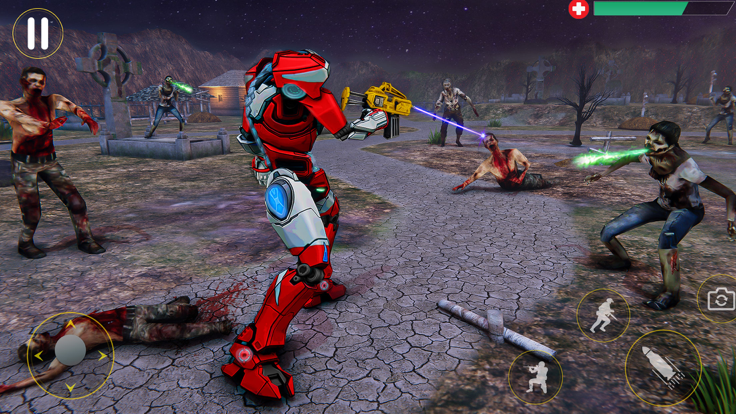Activate the crouching soldier stance button
This screenshot has height=414, width=736.
tap(535, 377)
